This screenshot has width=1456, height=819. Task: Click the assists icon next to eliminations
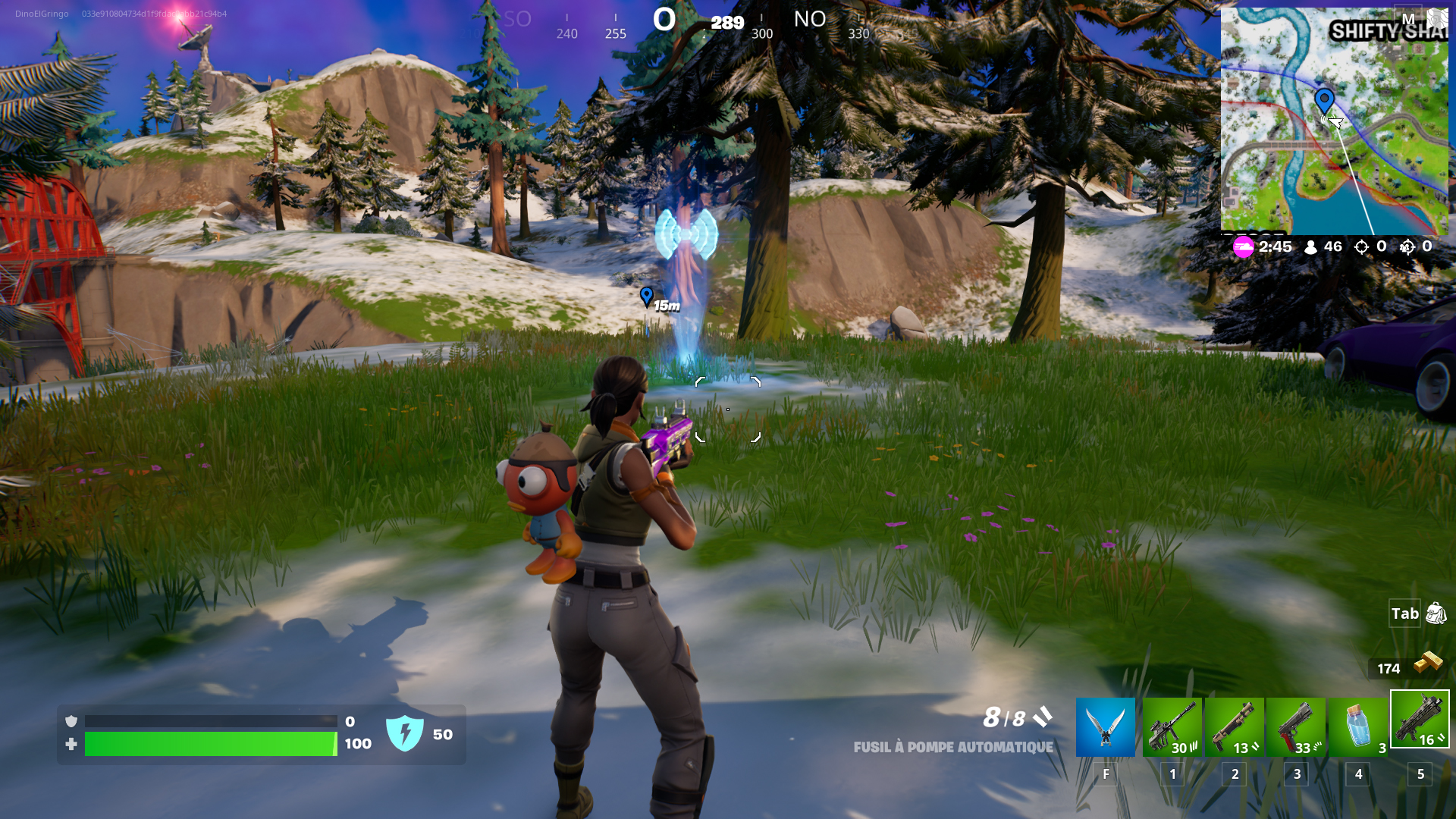tap(1407, 247)
